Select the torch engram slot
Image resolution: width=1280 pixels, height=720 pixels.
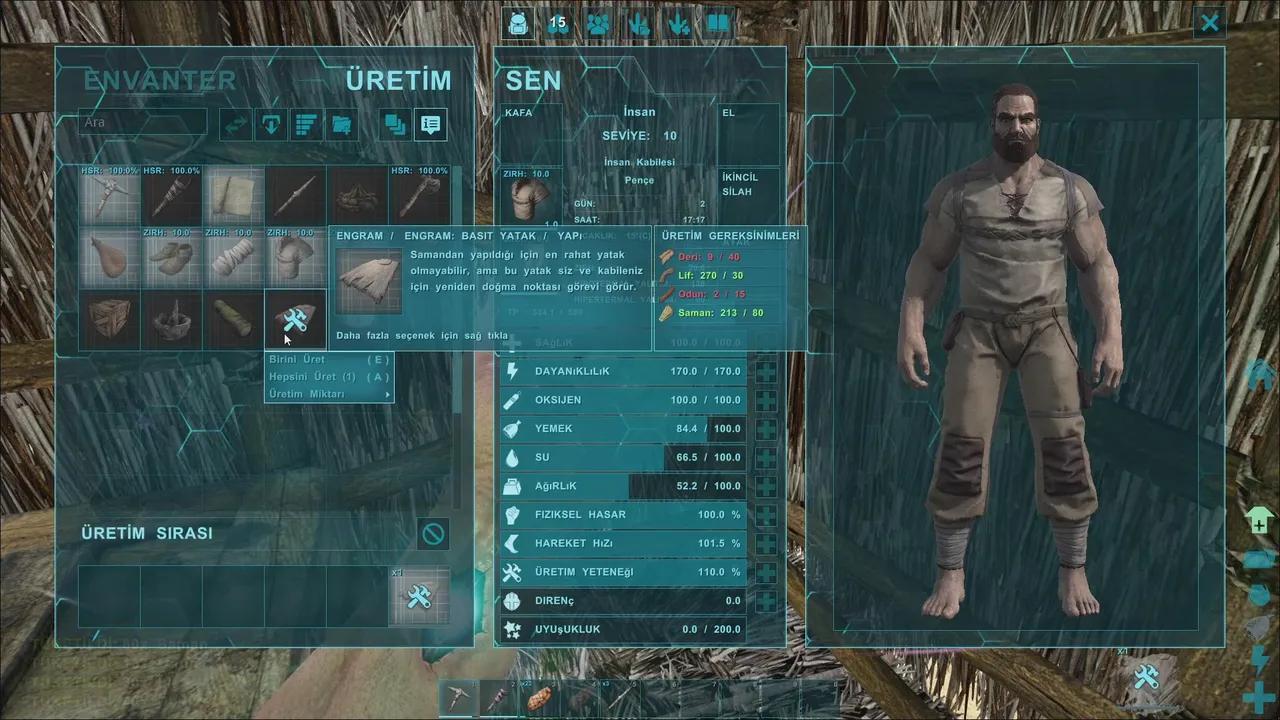coord(172,196)
